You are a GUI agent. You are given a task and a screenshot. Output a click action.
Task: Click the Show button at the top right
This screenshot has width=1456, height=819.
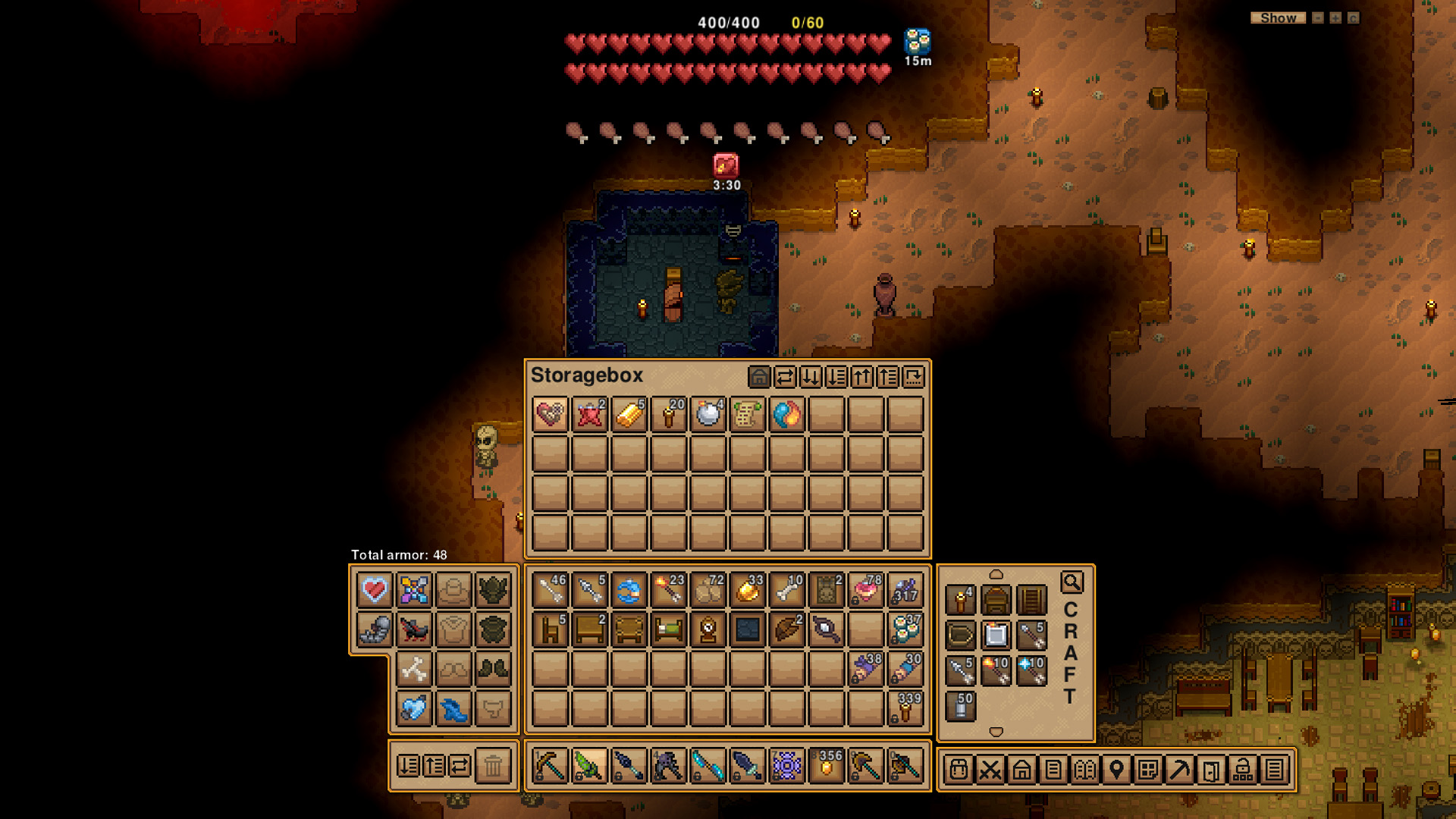1278,18
